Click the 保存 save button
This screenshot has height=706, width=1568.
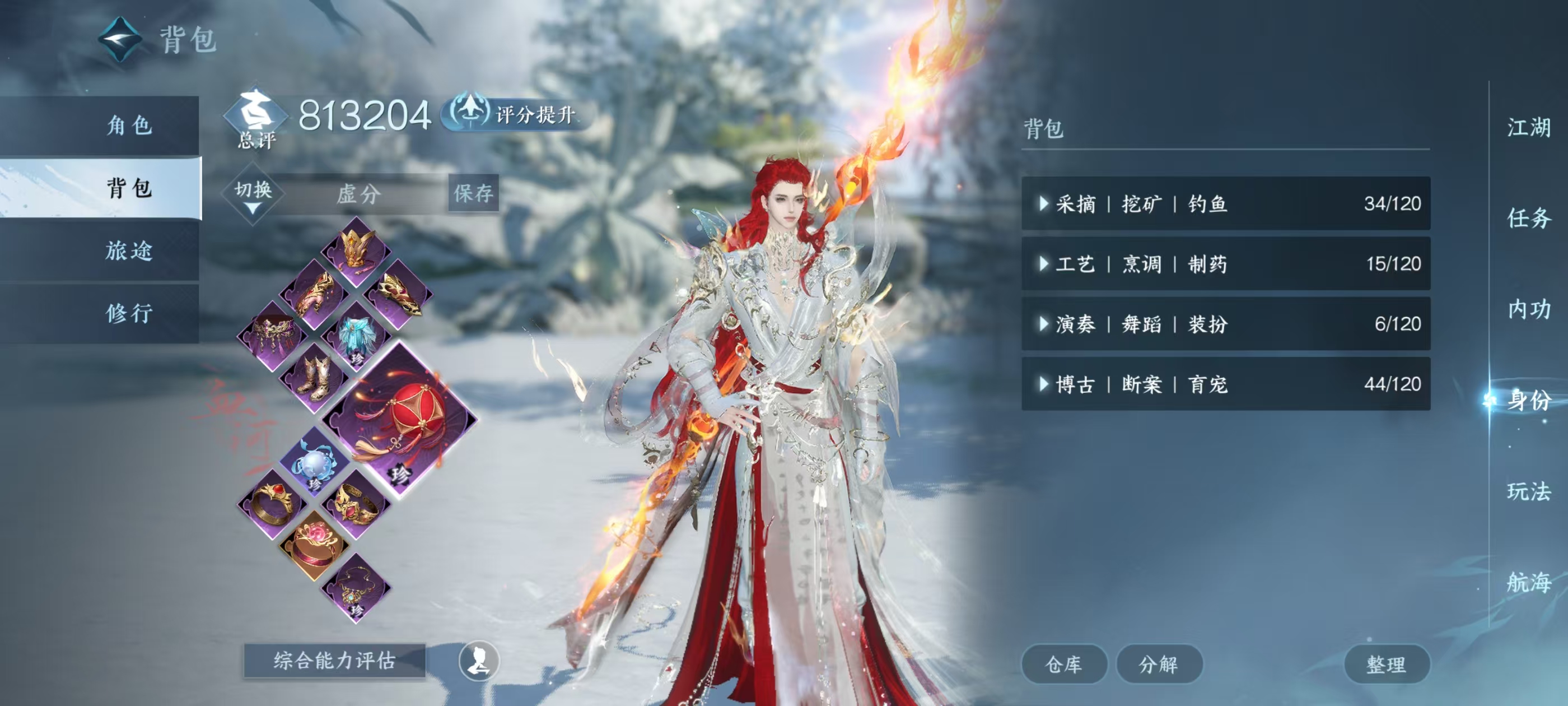(x=473, y=194)
